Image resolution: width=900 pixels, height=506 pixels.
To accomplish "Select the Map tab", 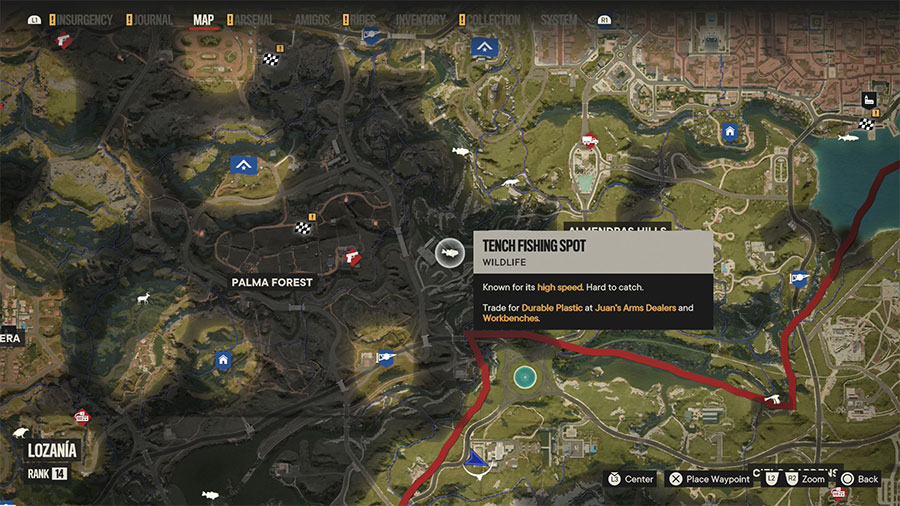I will click(x=204, y=19).
